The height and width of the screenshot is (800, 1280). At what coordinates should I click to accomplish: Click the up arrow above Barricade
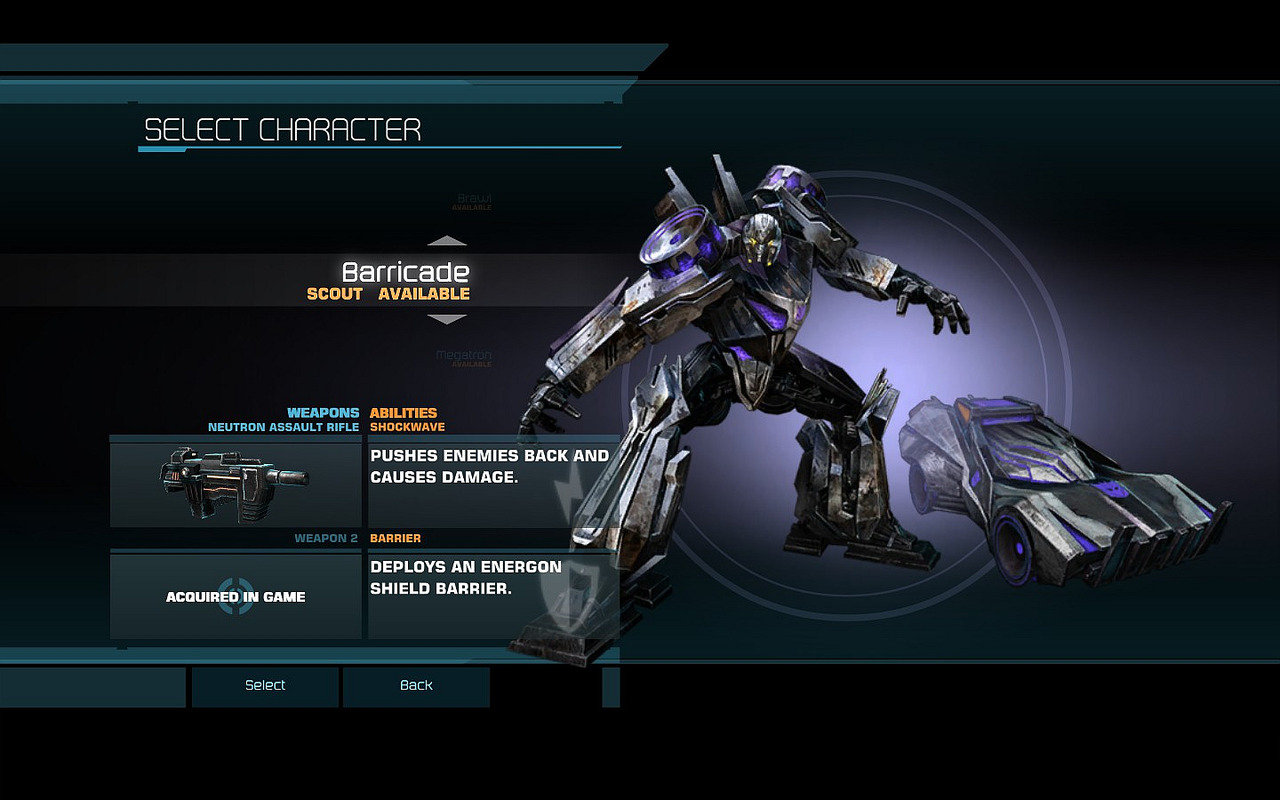click(447, 241)
